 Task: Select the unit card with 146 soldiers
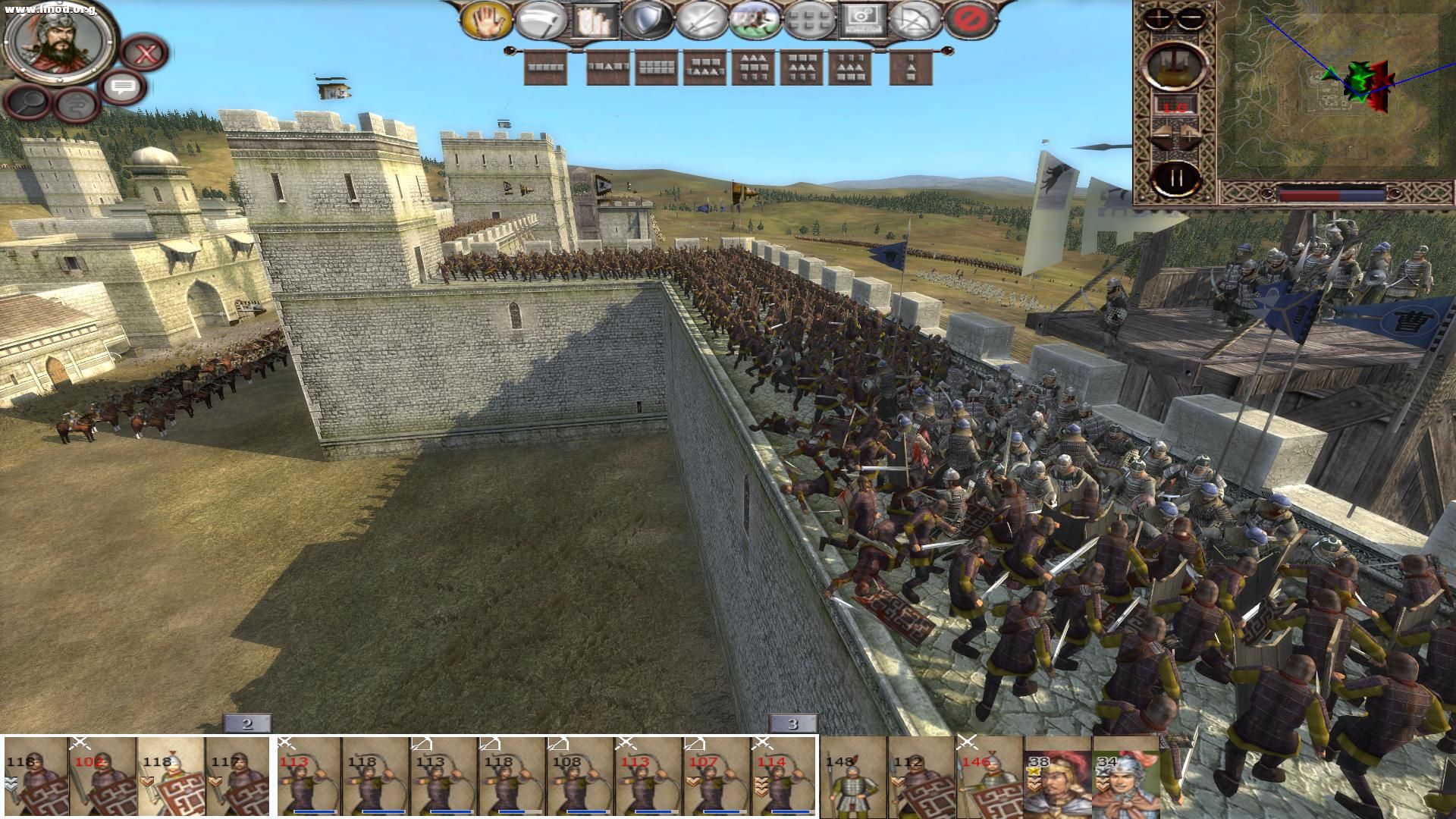[x=989, y=777]
